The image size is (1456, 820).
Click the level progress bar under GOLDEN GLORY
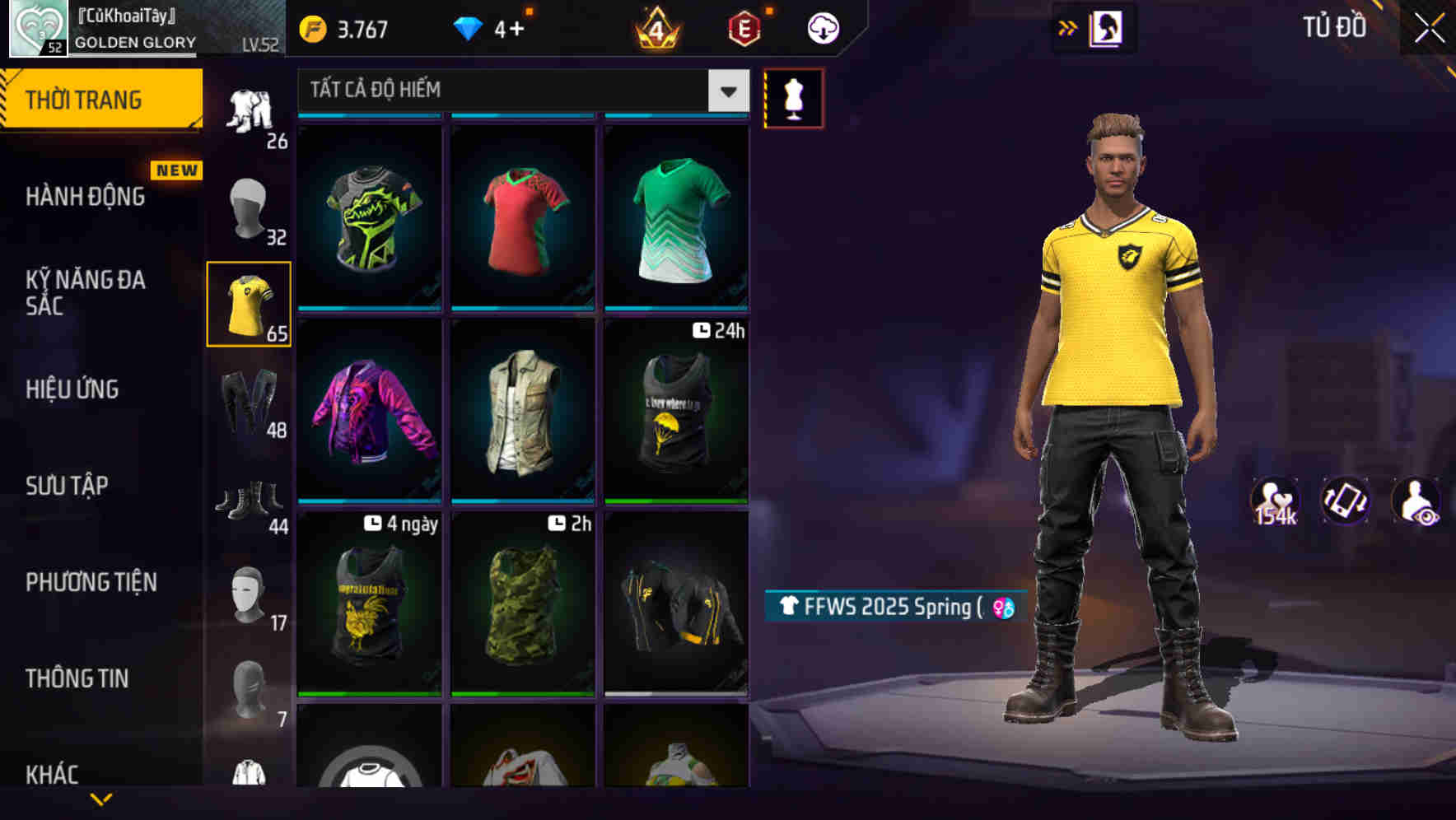pyautogui.click(x=132, y=55)
